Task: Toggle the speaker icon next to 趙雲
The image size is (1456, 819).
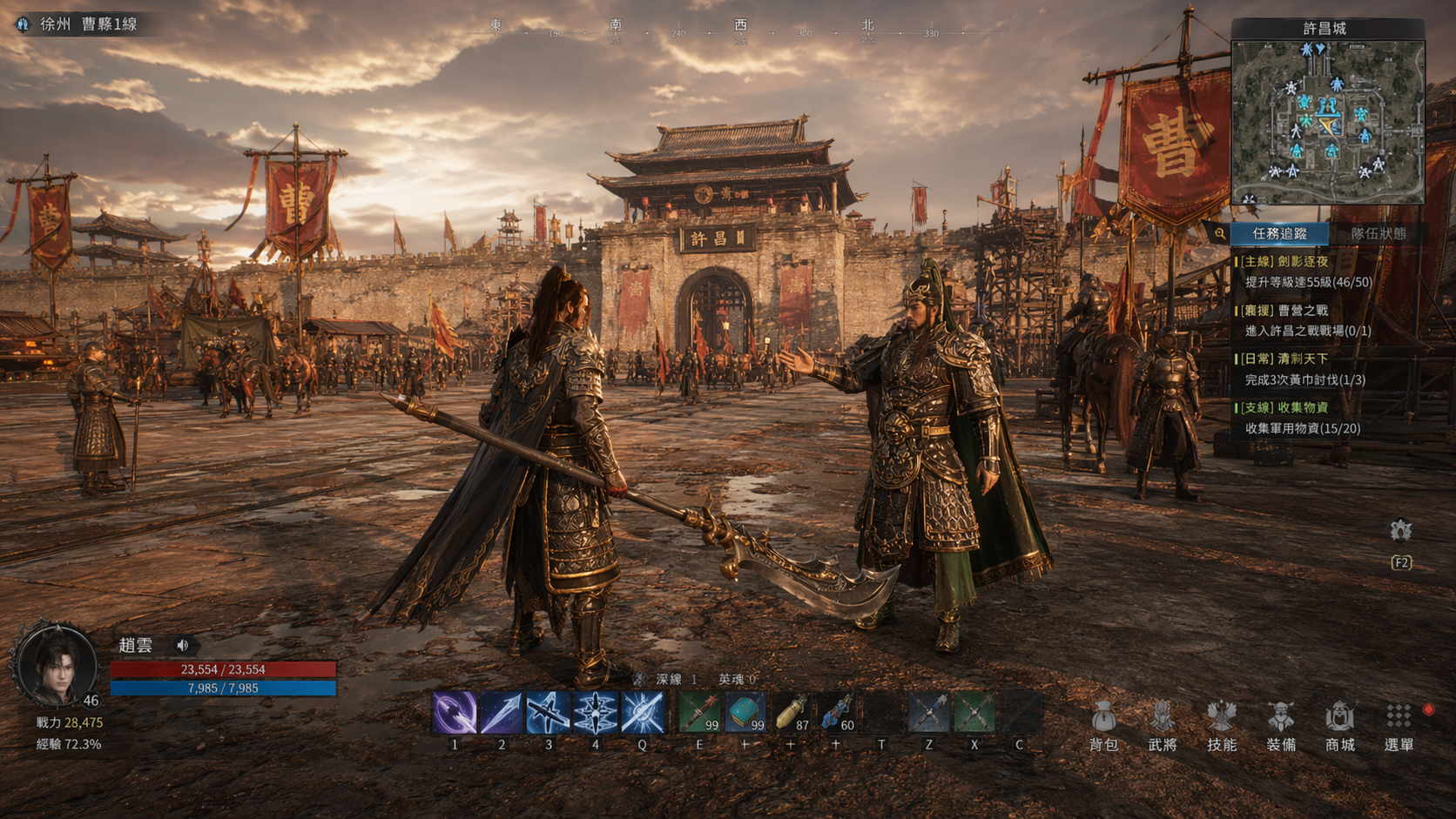Action: 183,645
